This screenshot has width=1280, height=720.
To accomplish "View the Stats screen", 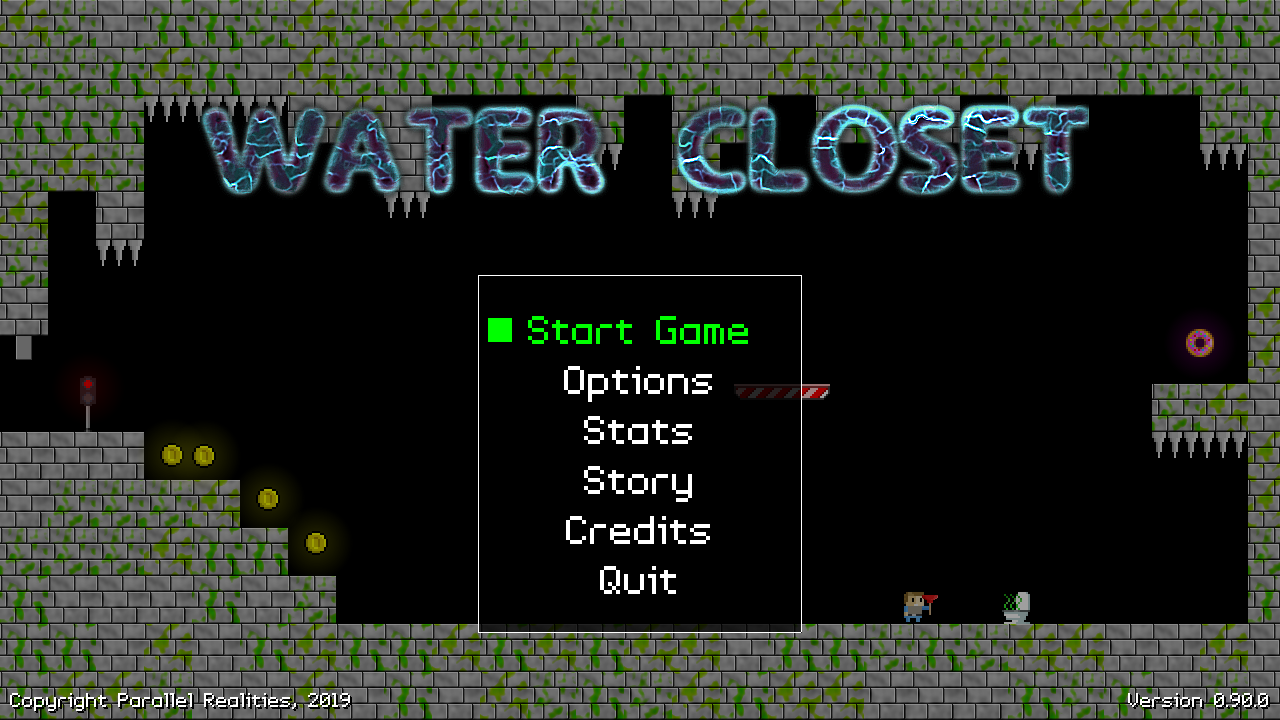I will [x=638, y=431].
